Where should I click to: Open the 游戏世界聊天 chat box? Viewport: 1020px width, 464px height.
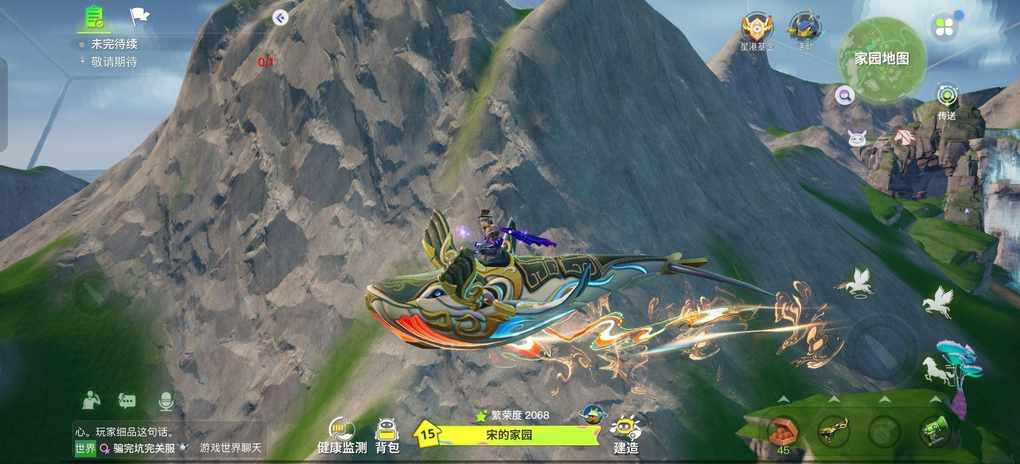coord(230,448)
